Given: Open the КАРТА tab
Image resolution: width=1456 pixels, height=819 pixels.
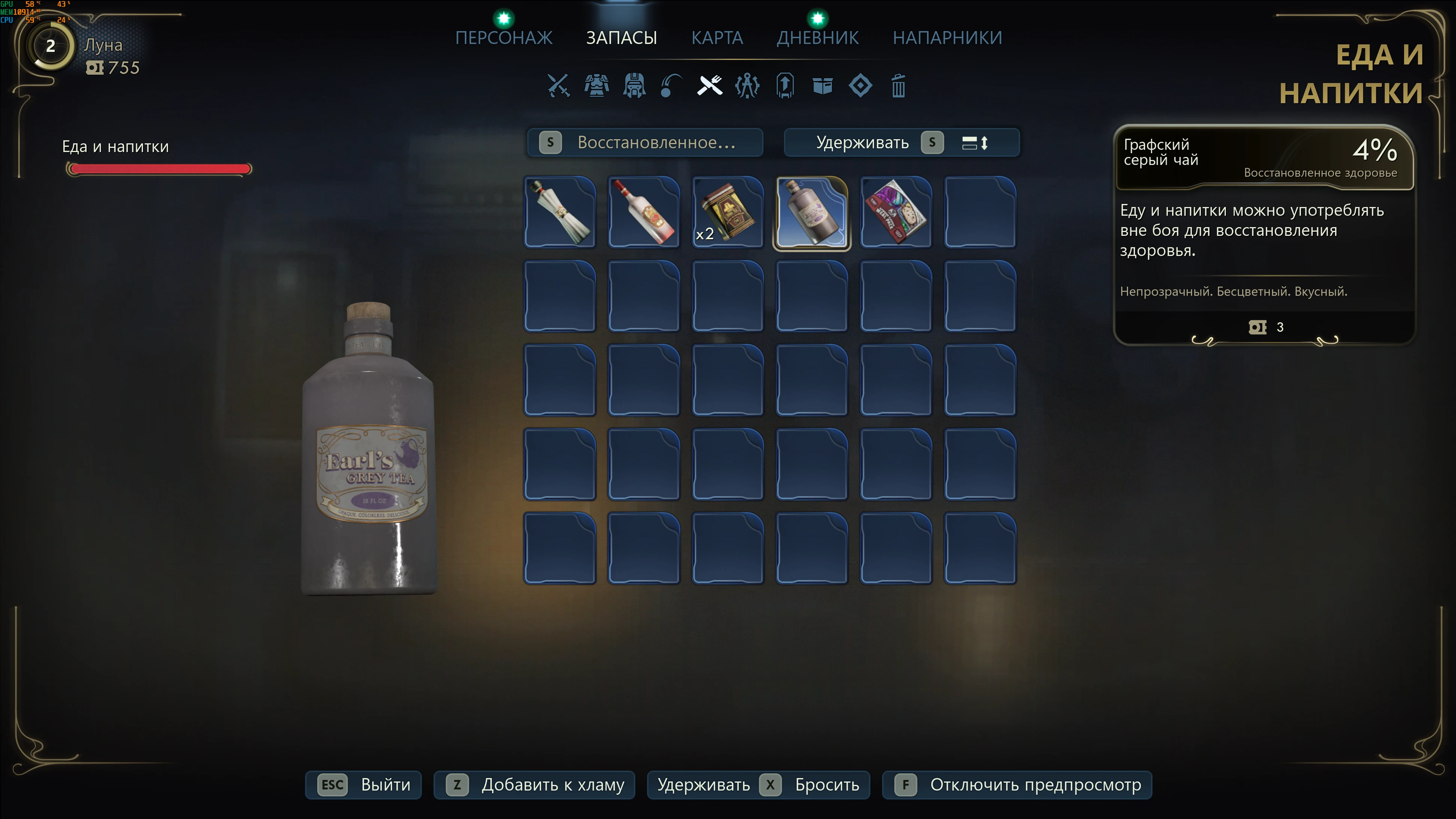Looking at the screenshot, I should [717, 37].
